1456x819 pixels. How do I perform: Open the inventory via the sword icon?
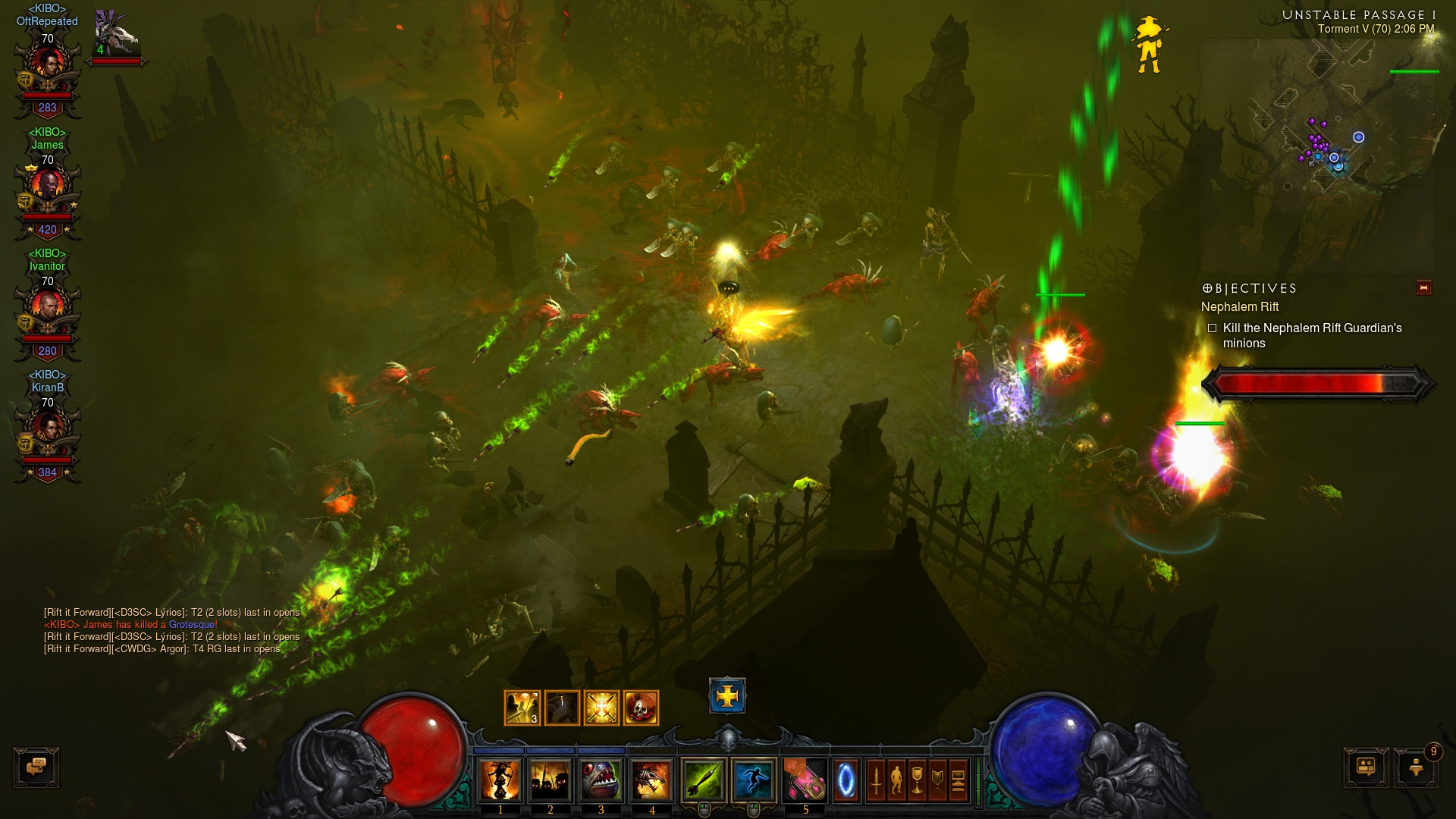point(876,780)
